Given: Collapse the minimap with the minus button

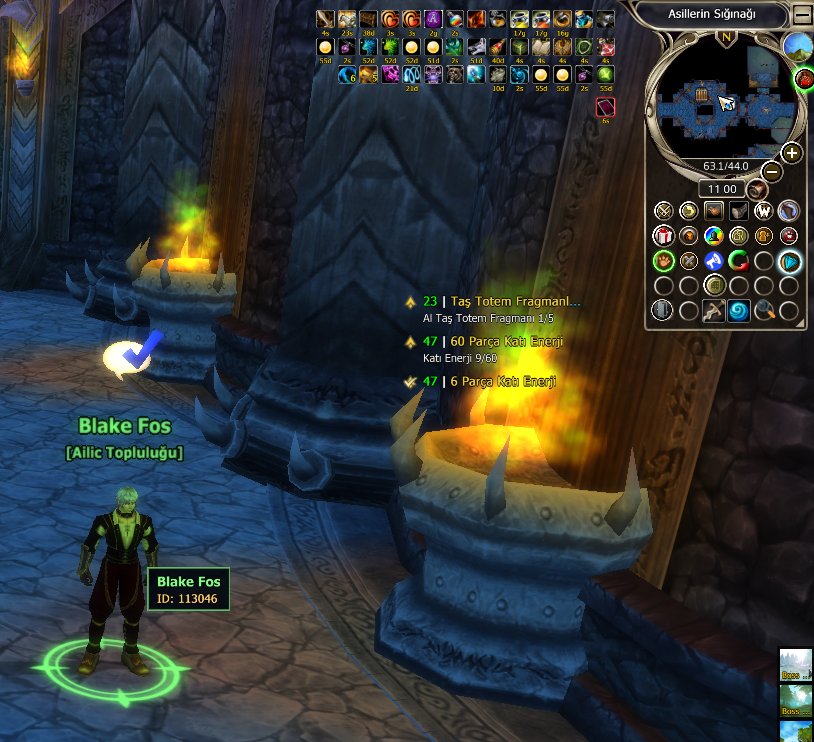Looking at the screenshot, I should (801, 14).
